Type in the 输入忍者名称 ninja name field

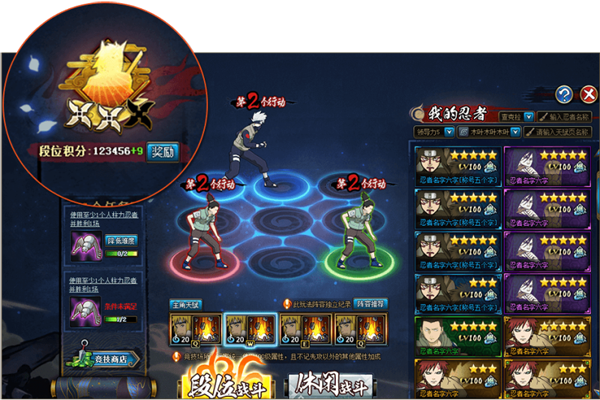(x=564, y=117)
